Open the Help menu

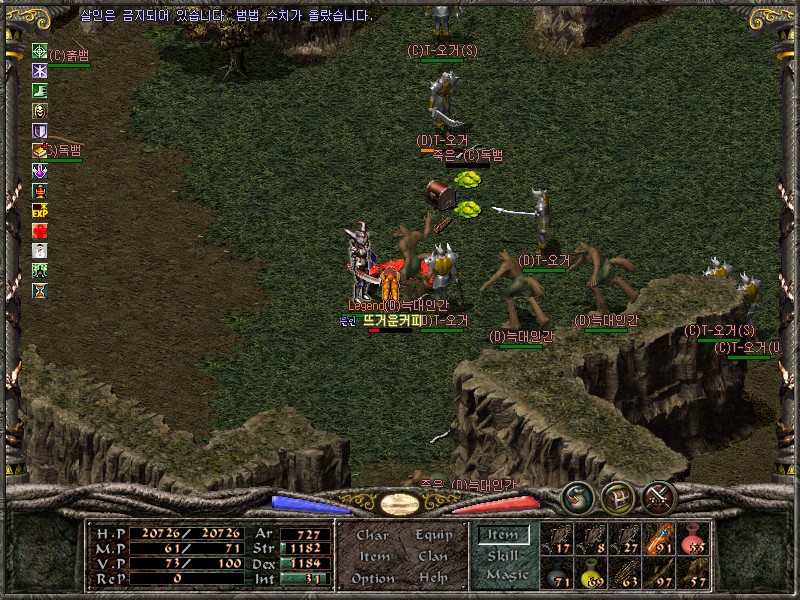(433, 579)
